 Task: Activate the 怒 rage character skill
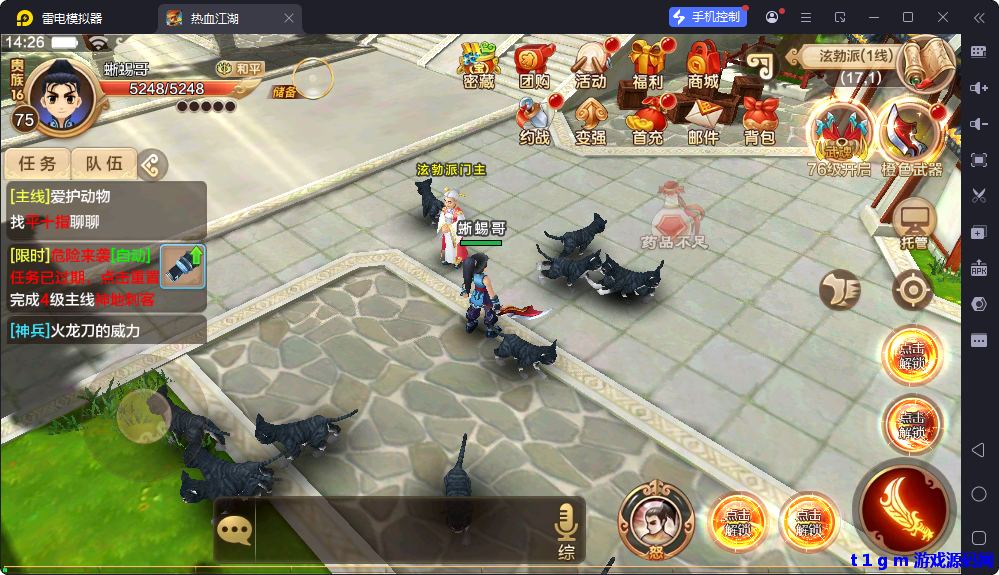656,520
